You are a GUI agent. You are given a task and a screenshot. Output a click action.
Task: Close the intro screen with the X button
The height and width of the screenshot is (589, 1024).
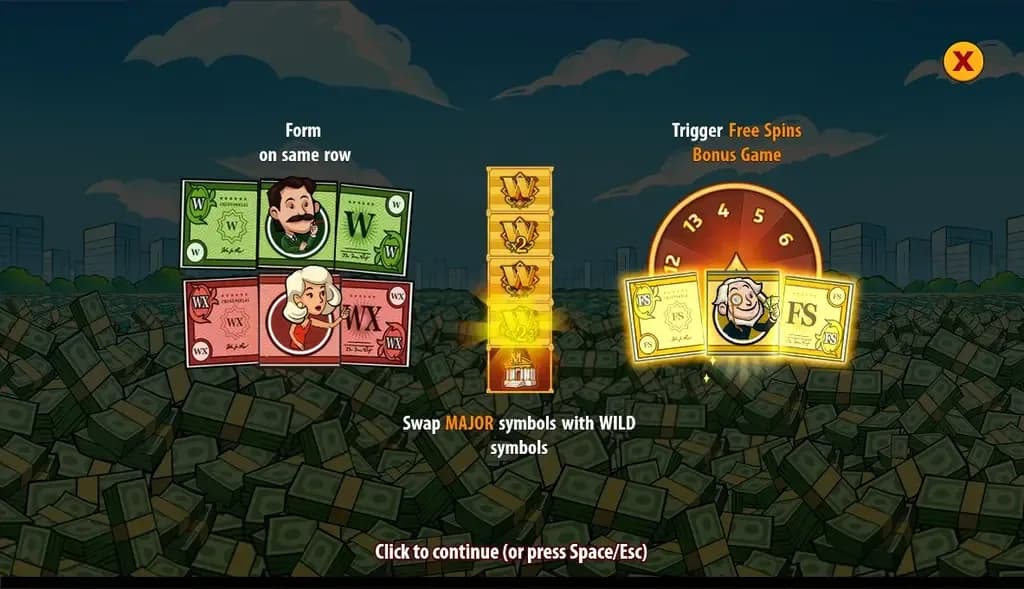click(x=963, y=62)
